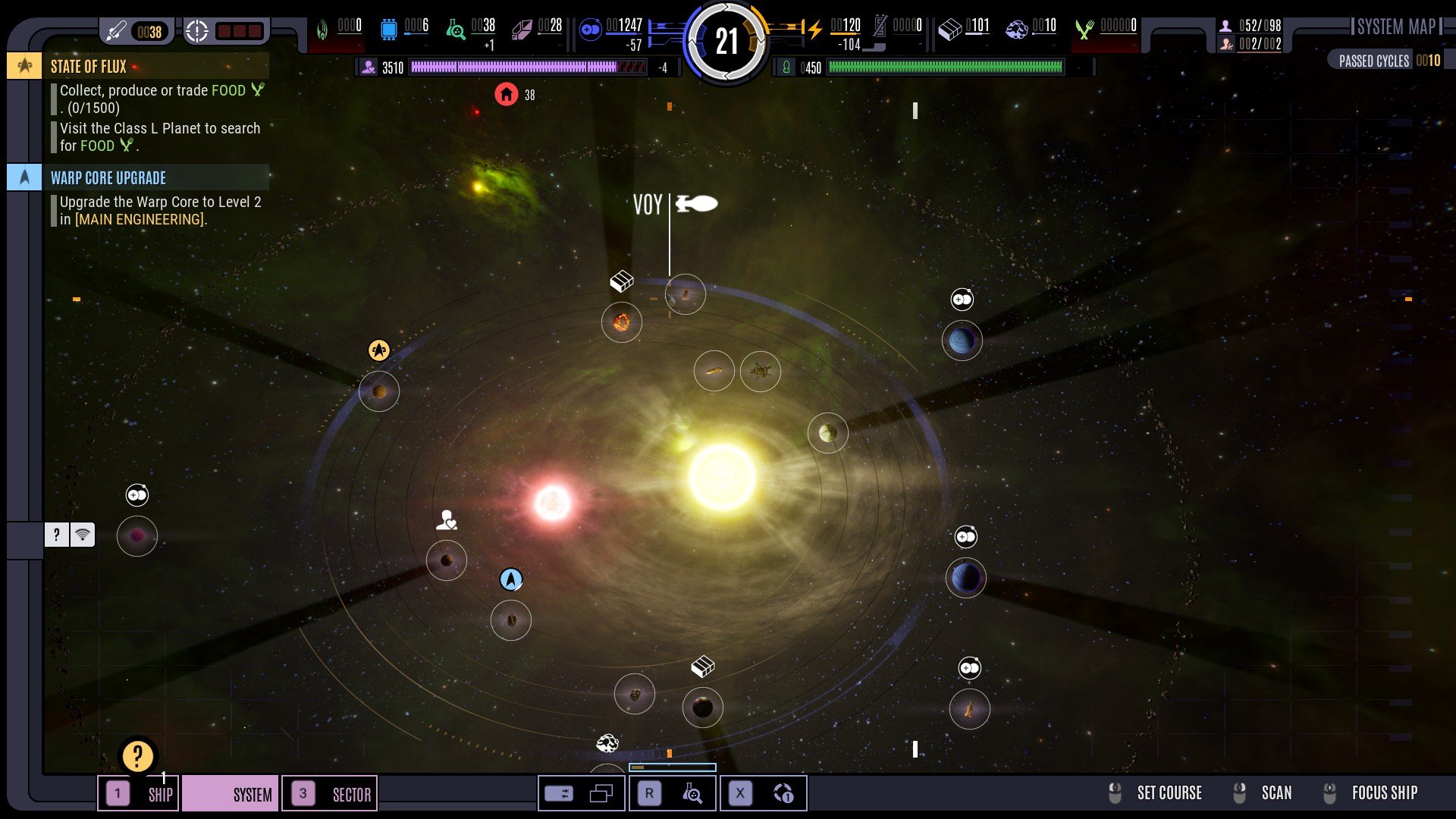Screen dimensions: 1456x819
Task: Click the targeting crosshair icon
Action: click(x=197, y=31)
